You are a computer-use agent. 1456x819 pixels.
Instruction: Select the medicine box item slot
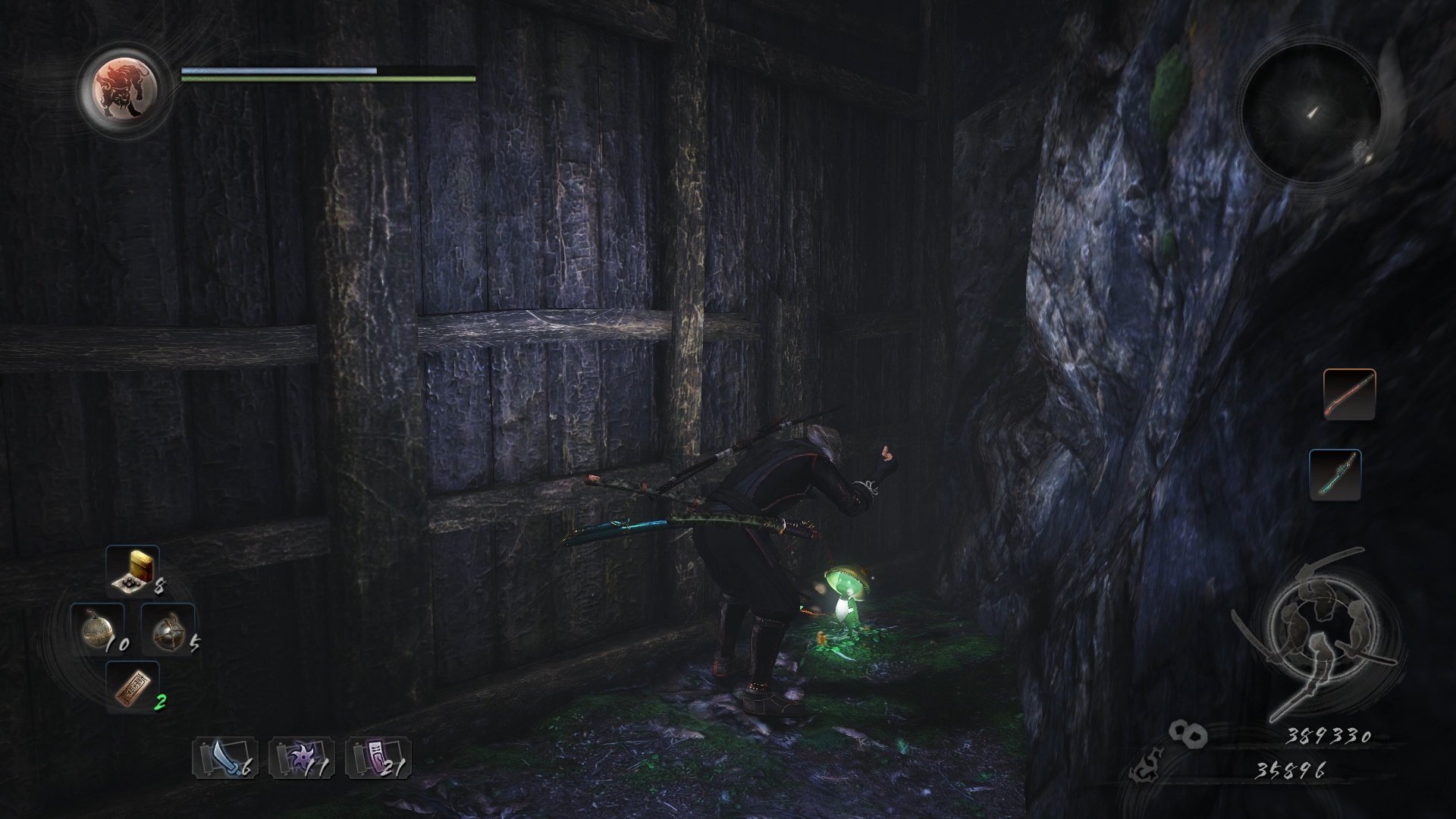point(133,569)
